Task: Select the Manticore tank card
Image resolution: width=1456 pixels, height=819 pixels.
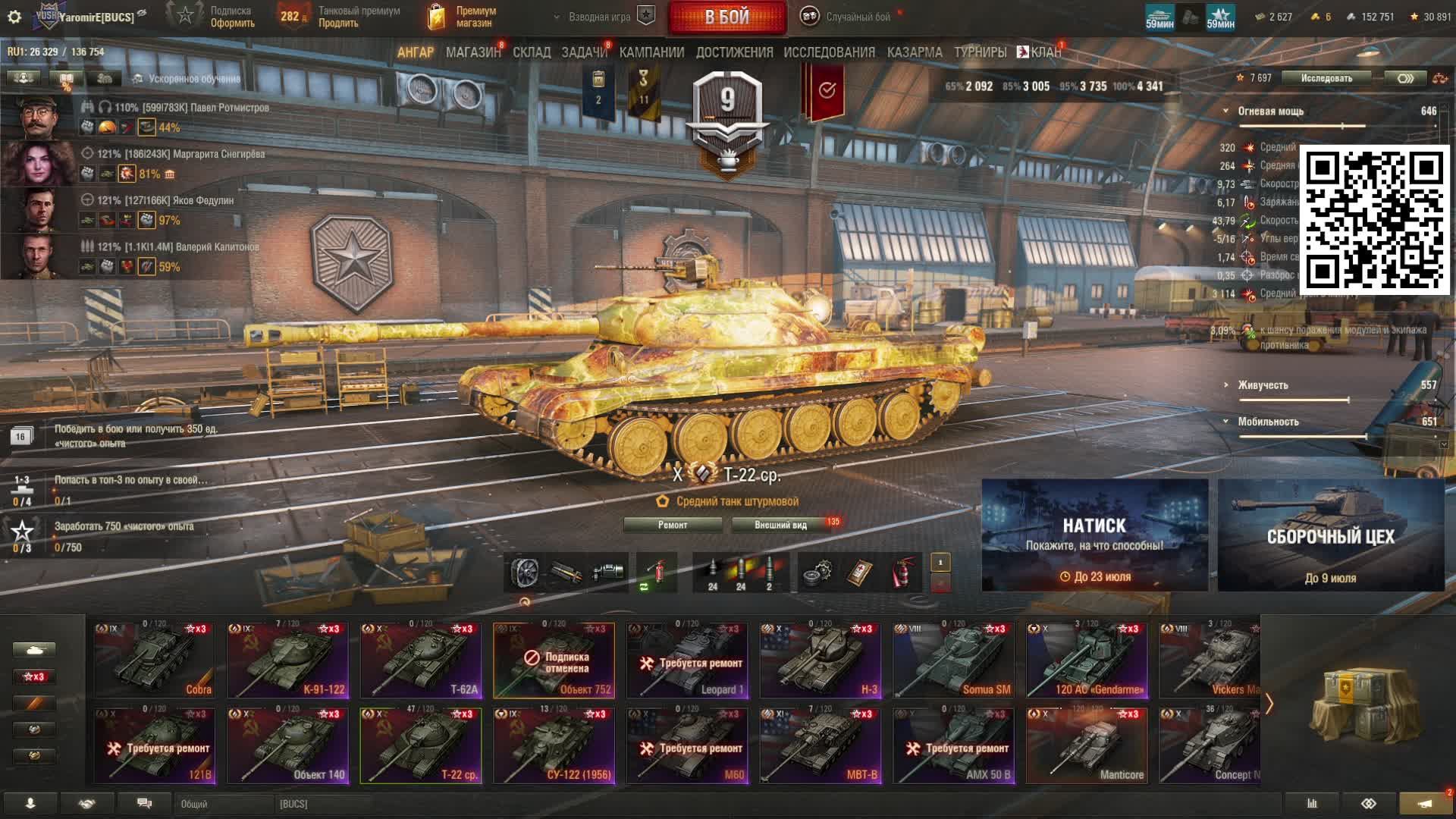Action: [x=1086, y=745]
